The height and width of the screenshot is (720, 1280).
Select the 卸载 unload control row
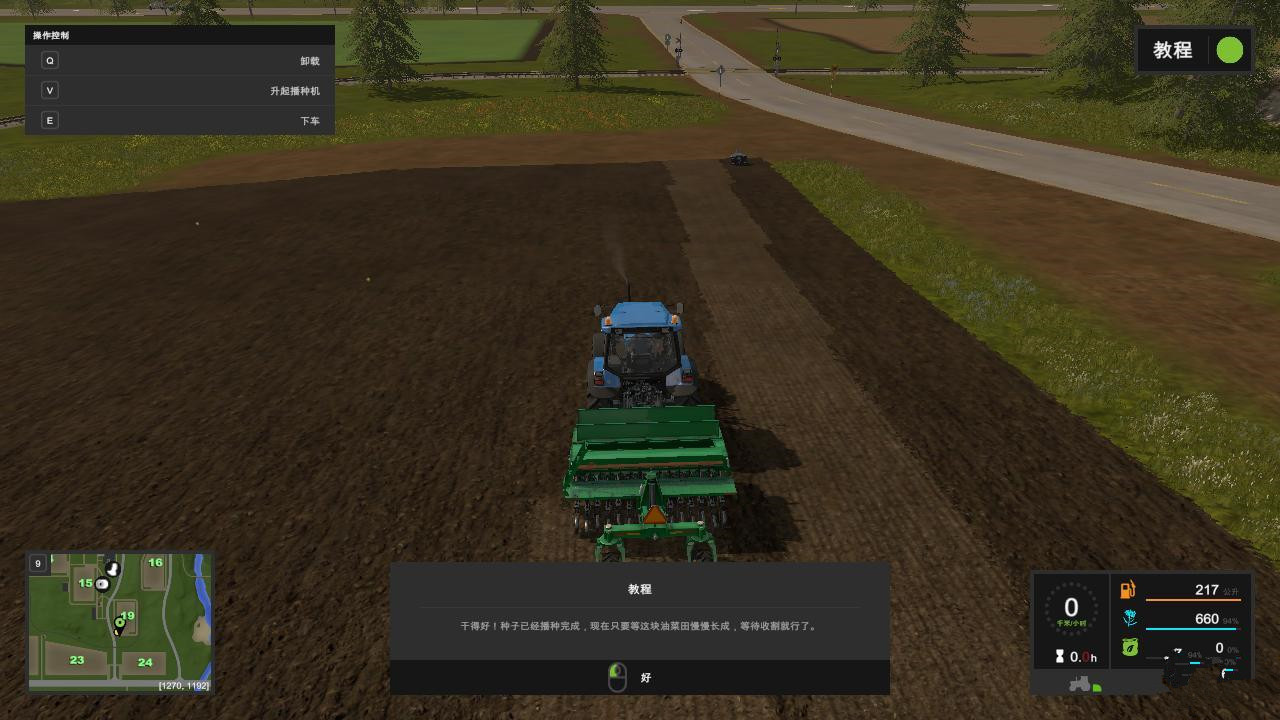click(x=180, y=61)
